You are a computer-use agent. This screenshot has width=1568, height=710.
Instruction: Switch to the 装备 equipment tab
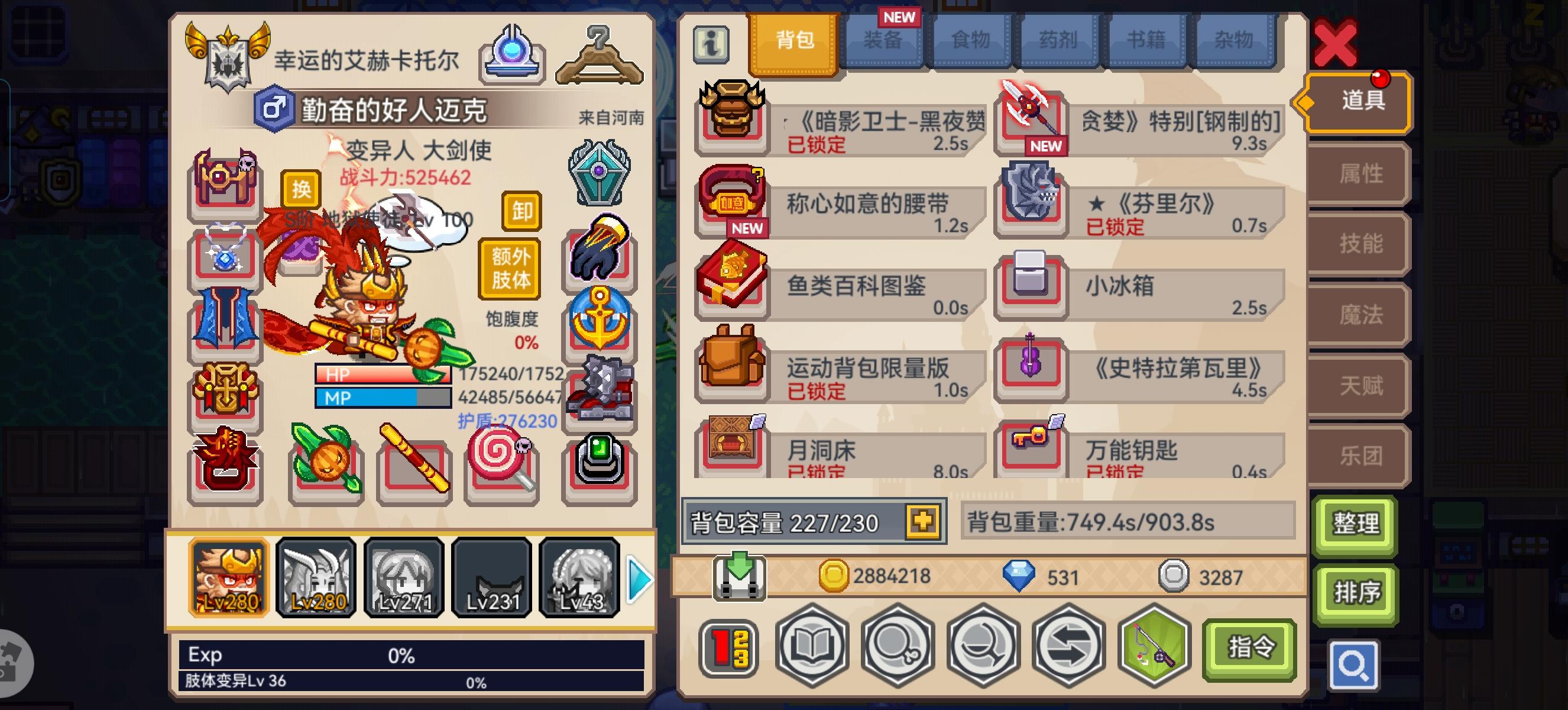(883, 40)
